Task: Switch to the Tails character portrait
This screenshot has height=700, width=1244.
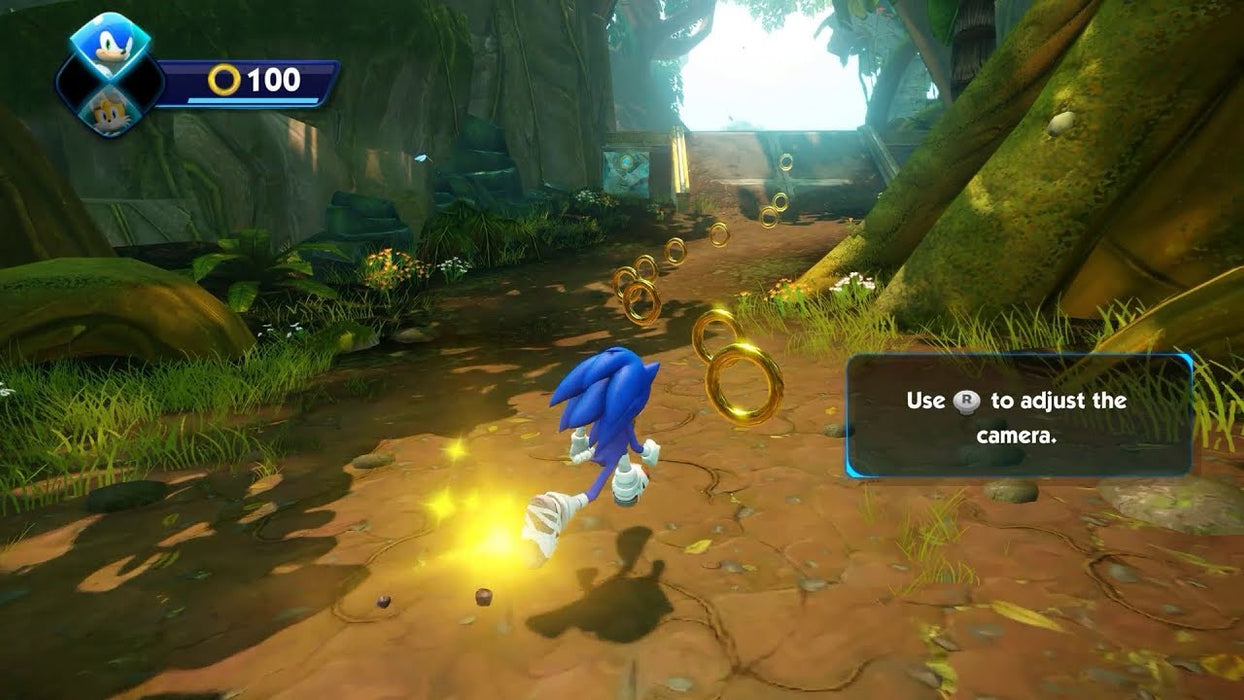Action: (109, 110)
